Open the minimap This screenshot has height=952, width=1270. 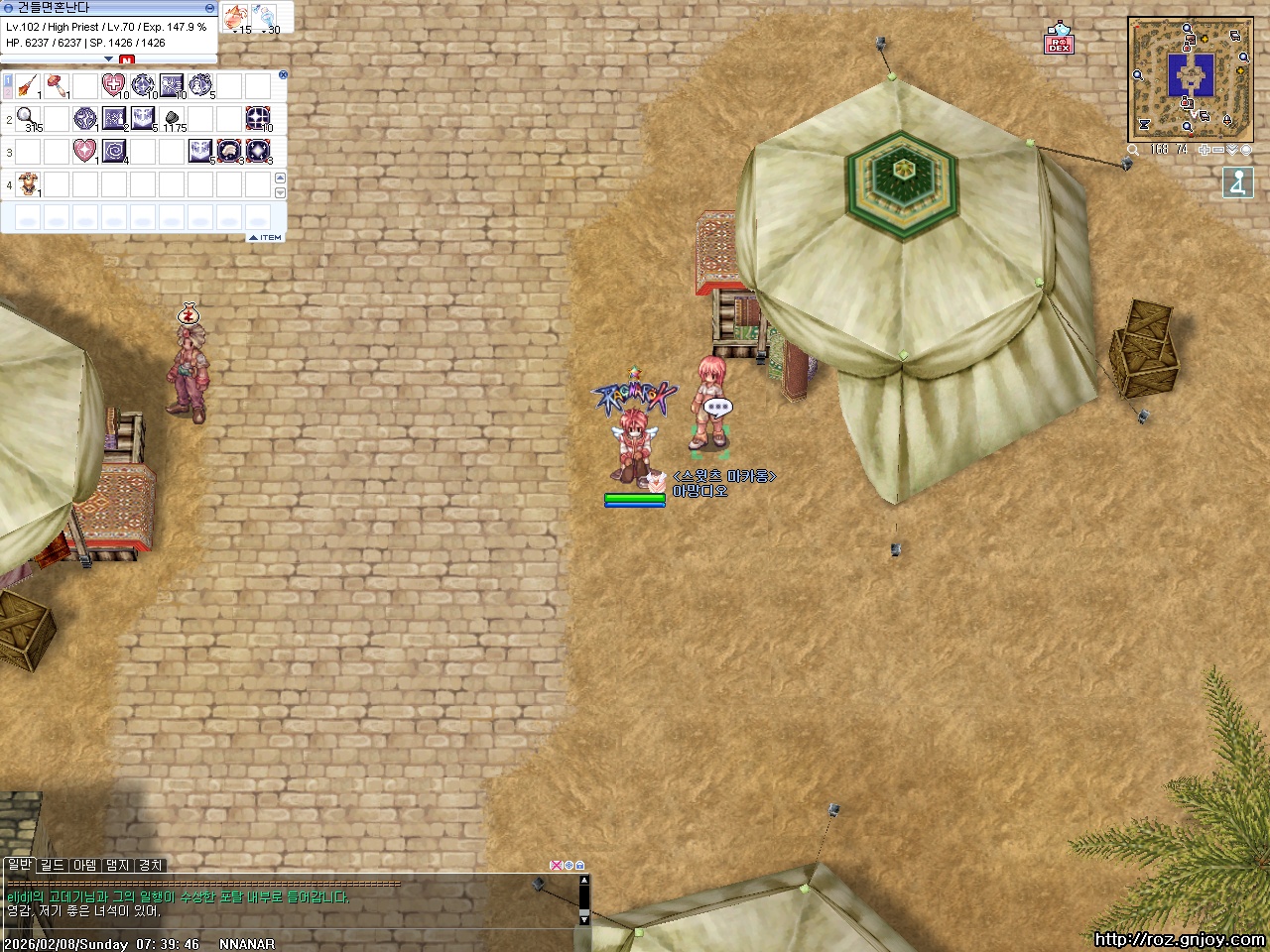(x=1189, y=78)
